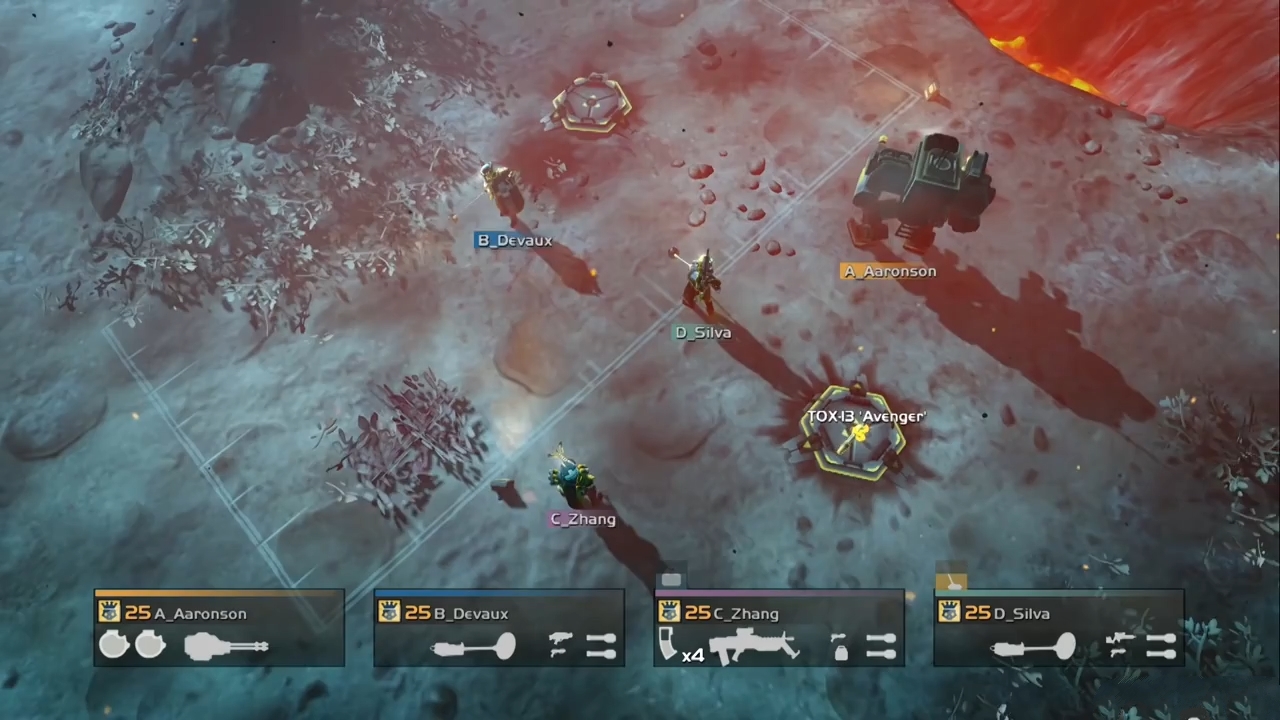The height and width of the screenshot is (720, 1280).
Task: Click C_Zhang's assault rifle icon
Action: 755,646
